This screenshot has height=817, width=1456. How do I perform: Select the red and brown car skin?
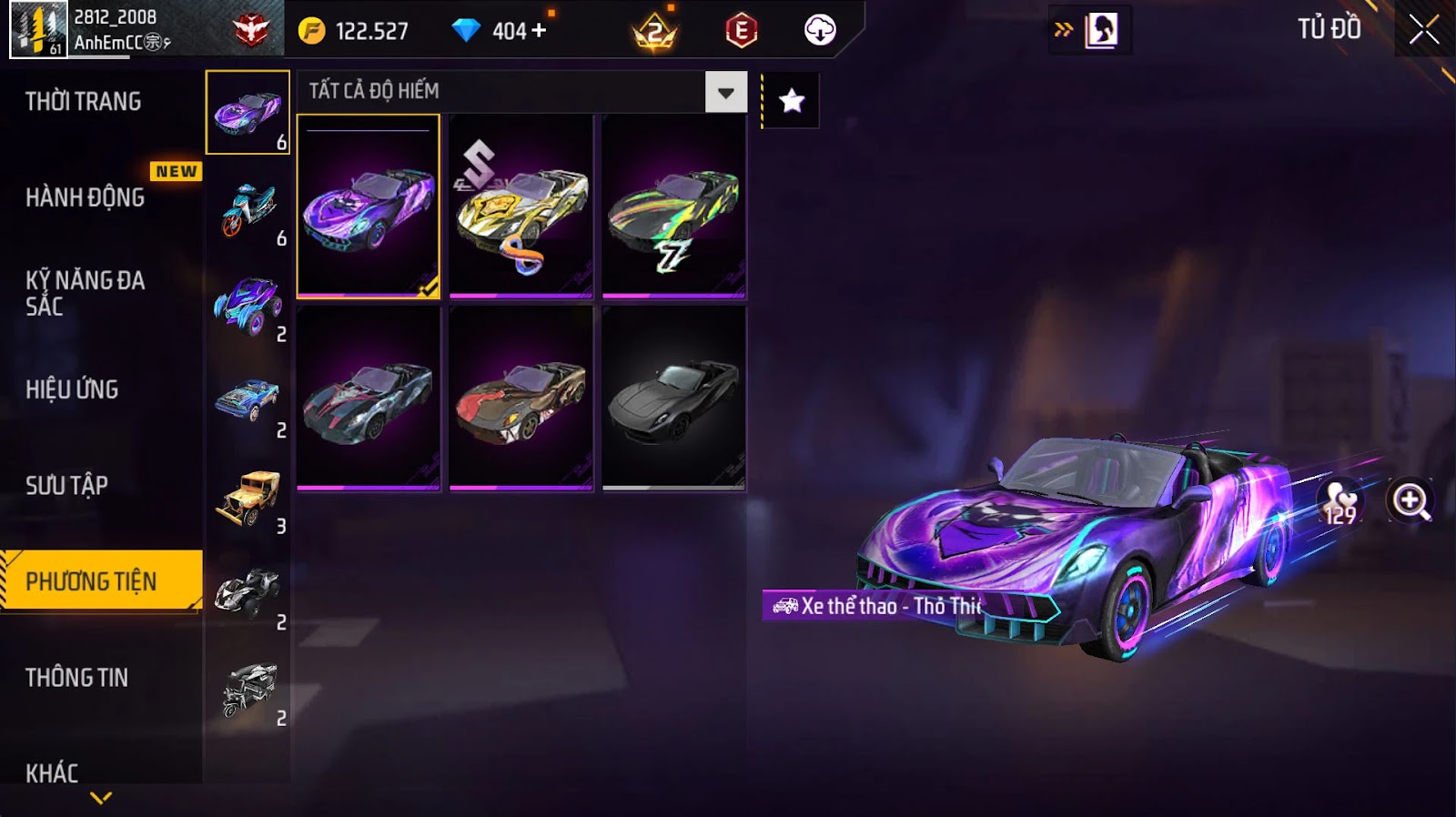pos(521,398)
